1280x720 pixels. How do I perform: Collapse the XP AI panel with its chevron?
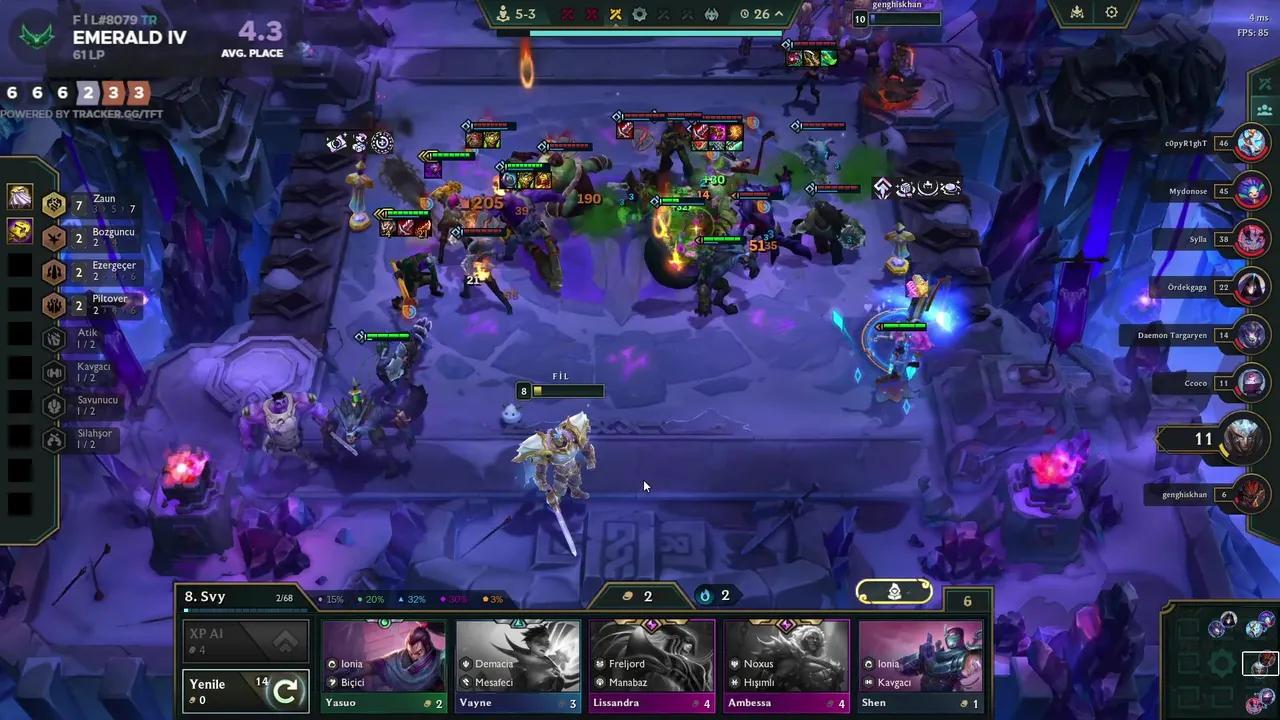coord(286,641)
